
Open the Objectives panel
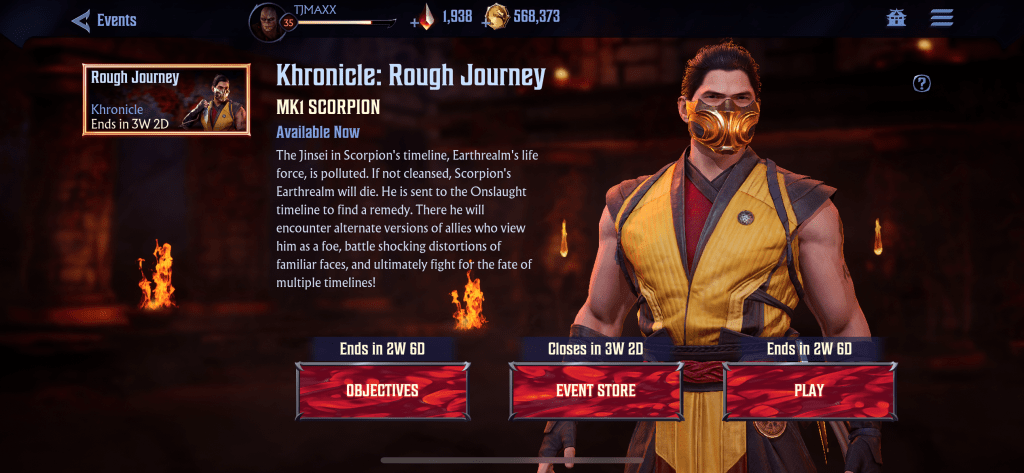click(x=382, y=390)
